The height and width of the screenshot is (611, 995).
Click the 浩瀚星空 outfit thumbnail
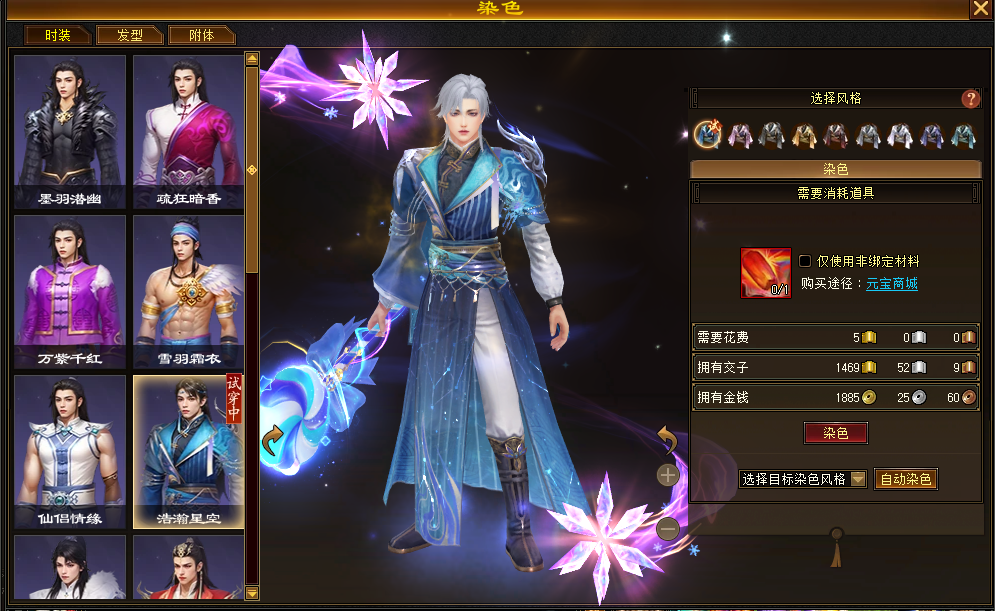coord(189,450)
